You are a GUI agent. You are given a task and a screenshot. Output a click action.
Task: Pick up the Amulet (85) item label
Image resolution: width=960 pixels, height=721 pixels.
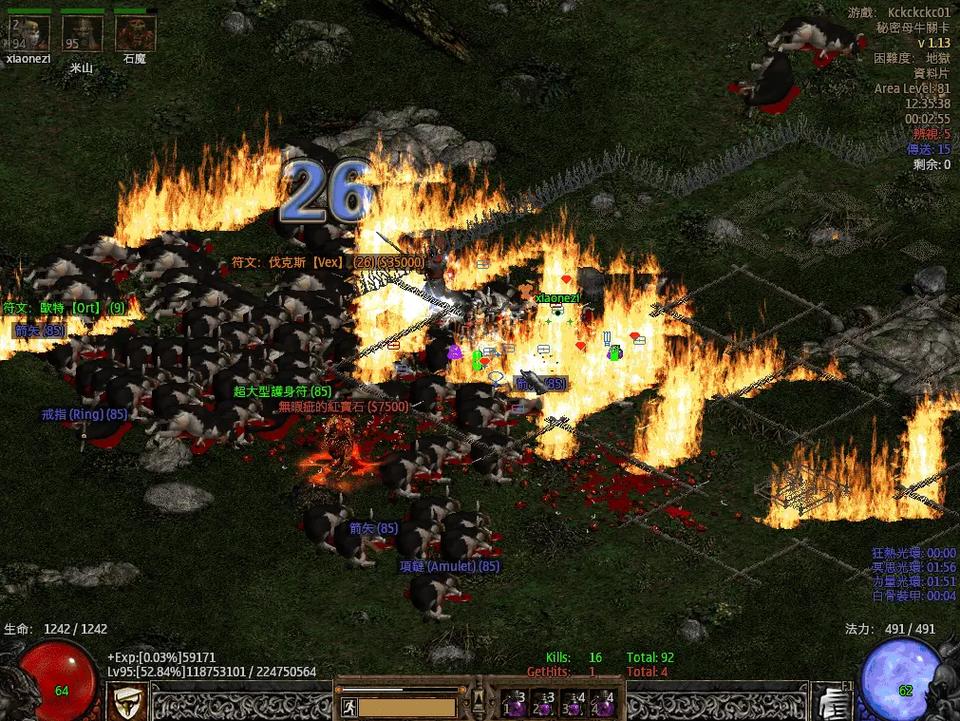(449, 566)
